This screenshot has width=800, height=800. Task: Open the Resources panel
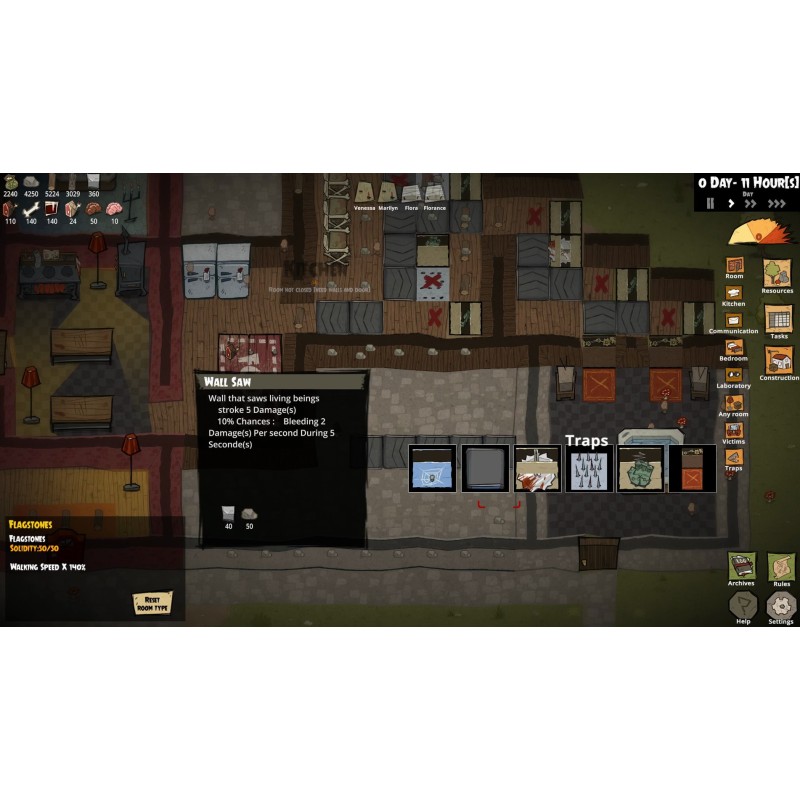pos(777,274)
